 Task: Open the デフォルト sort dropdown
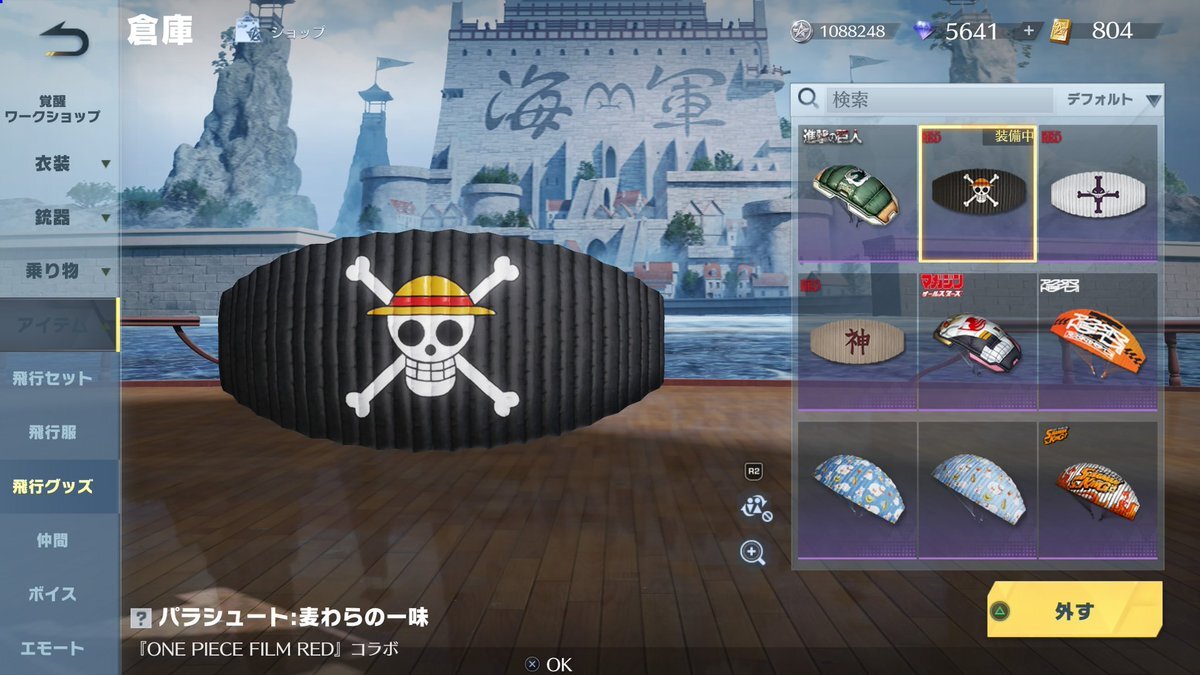(1112, 100)
